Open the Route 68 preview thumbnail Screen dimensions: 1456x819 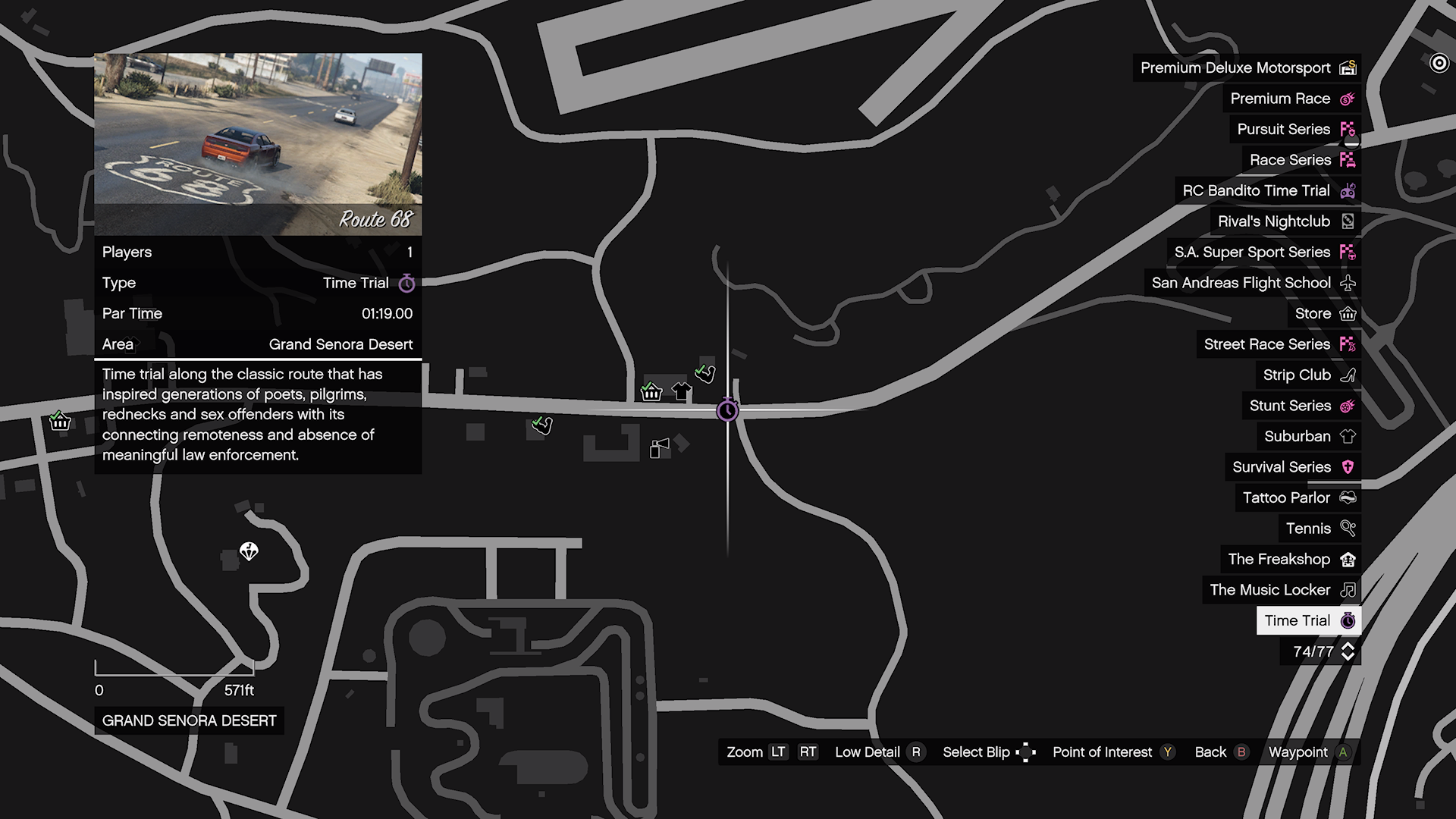pos(258,144)
